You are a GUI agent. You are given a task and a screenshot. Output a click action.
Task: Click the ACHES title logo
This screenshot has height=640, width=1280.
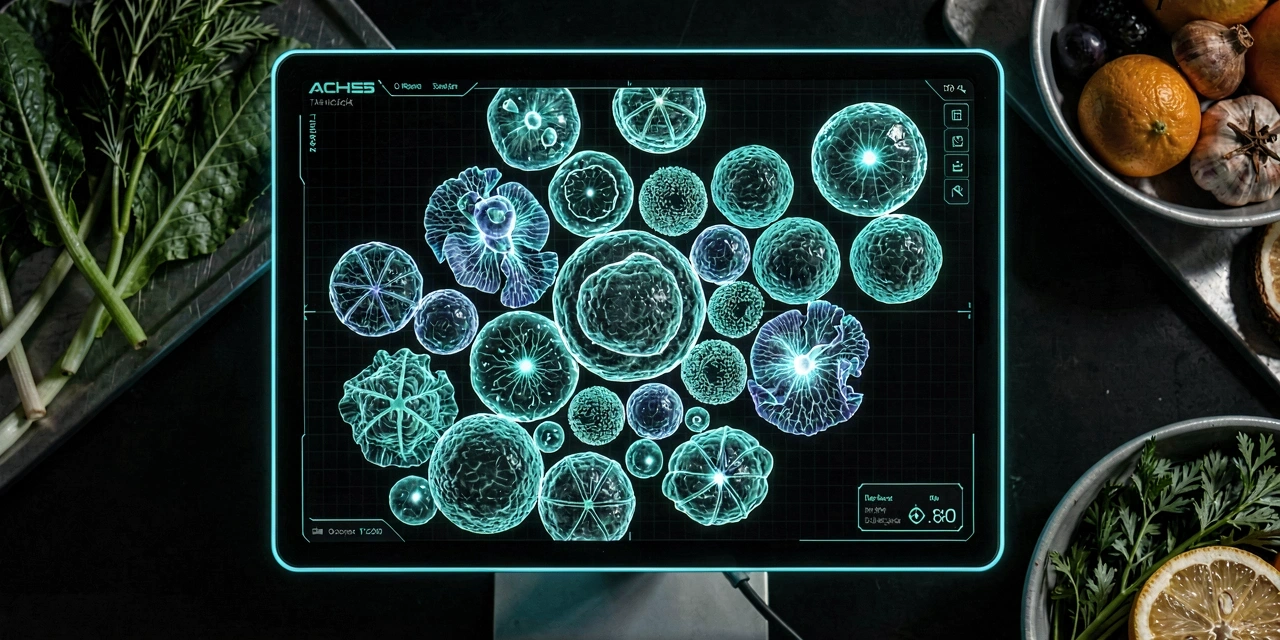coord(342,88)
